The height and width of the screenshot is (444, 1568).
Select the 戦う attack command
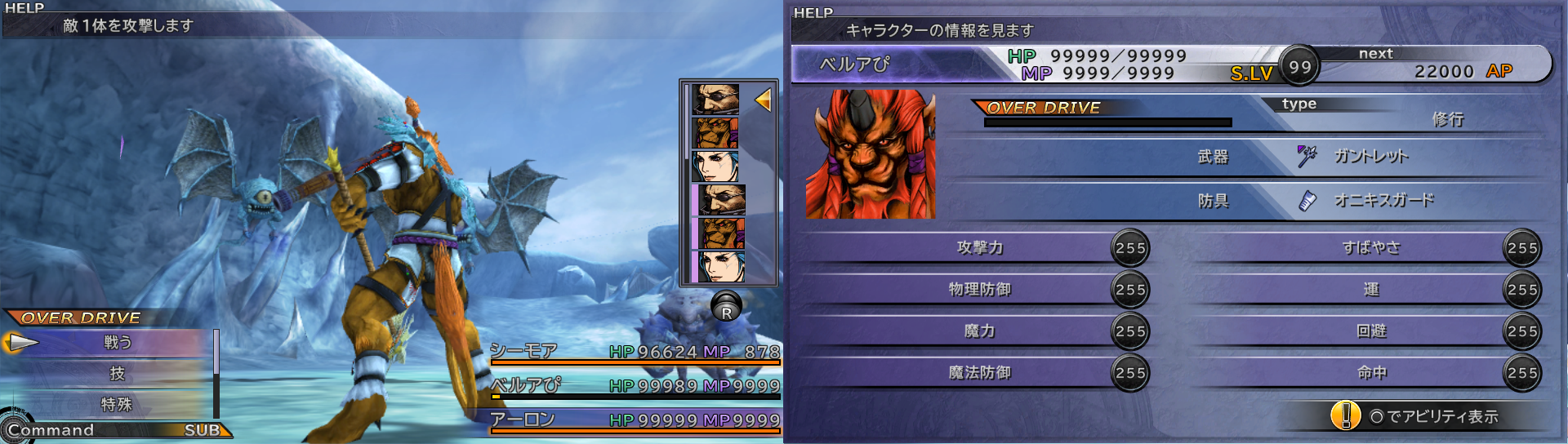pos(118,343)
